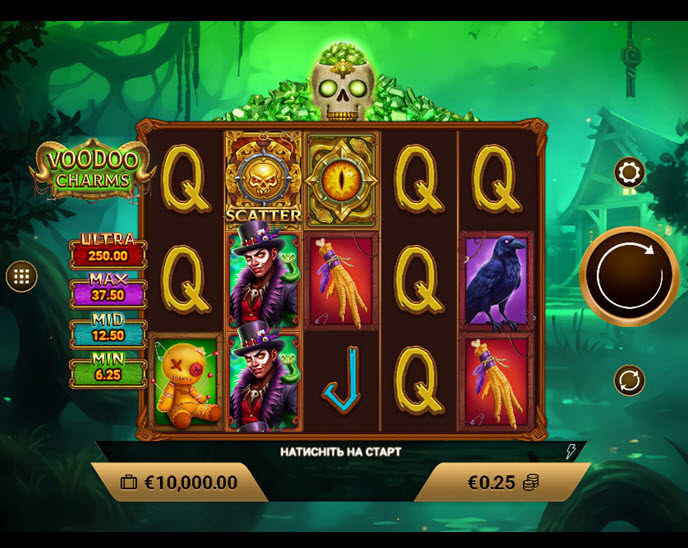Spin the reels with the large round button
Viewport: 688px width, 548px height.
tap(629, 275)
